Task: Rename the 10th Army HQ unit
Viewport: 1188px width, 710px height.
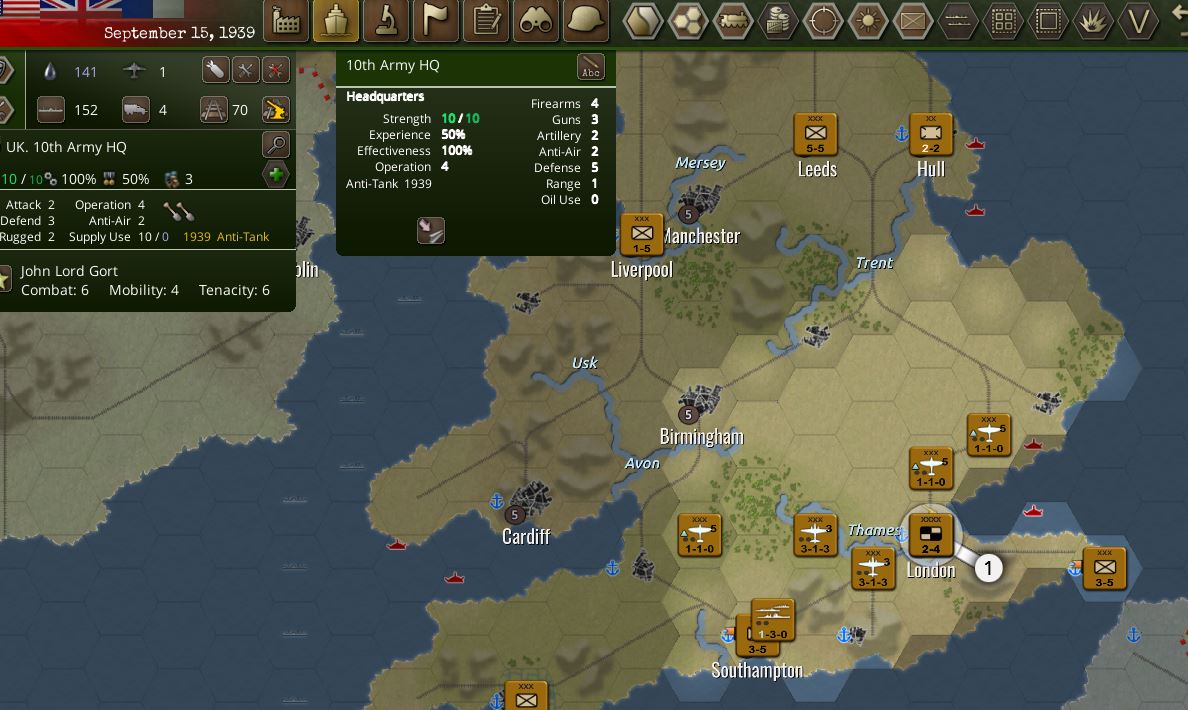Action: [x=591, y=67]
